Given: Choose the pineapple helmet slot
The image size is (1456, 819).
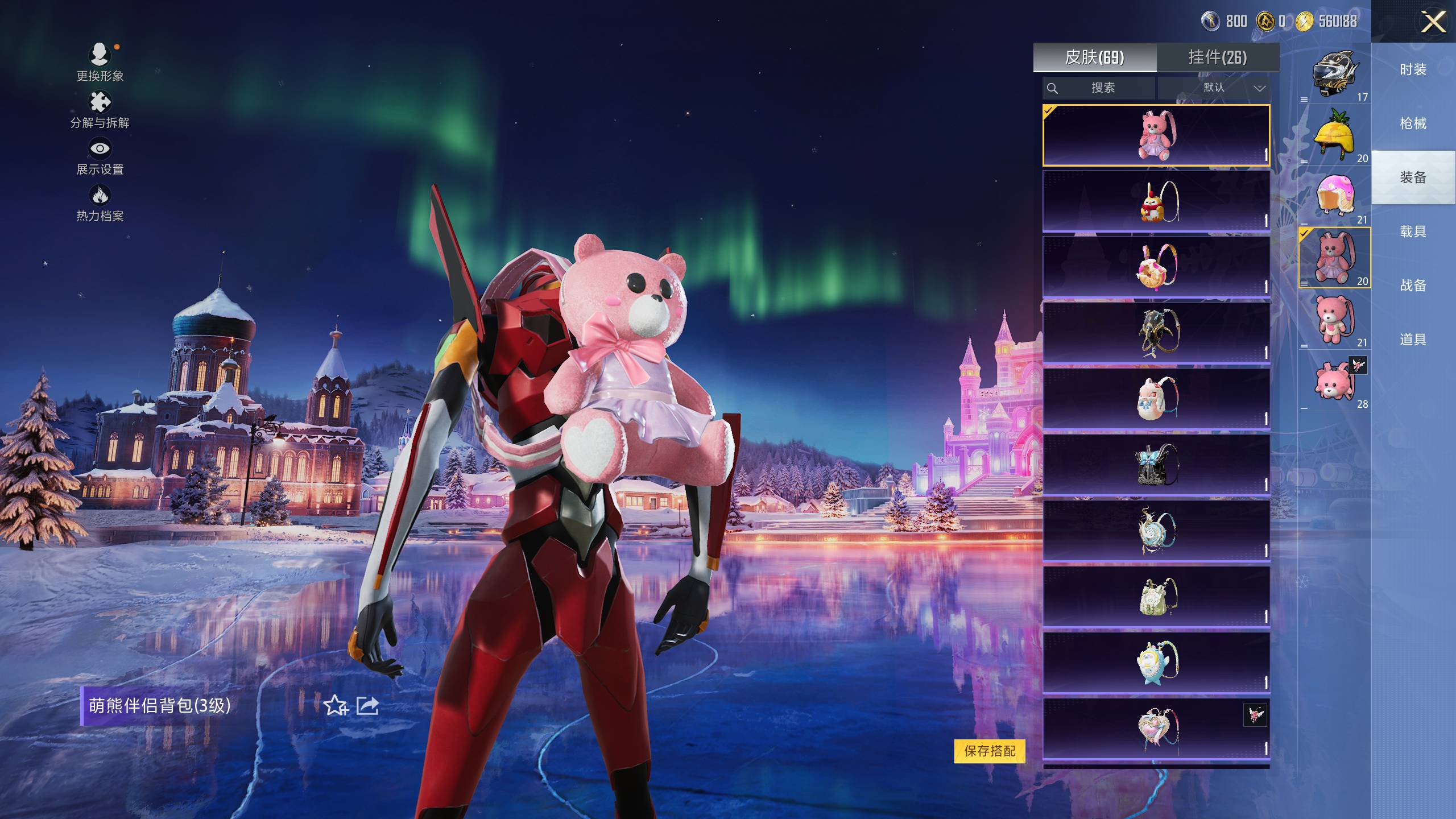Looking at the screenshot, I should click(1334, 135).
